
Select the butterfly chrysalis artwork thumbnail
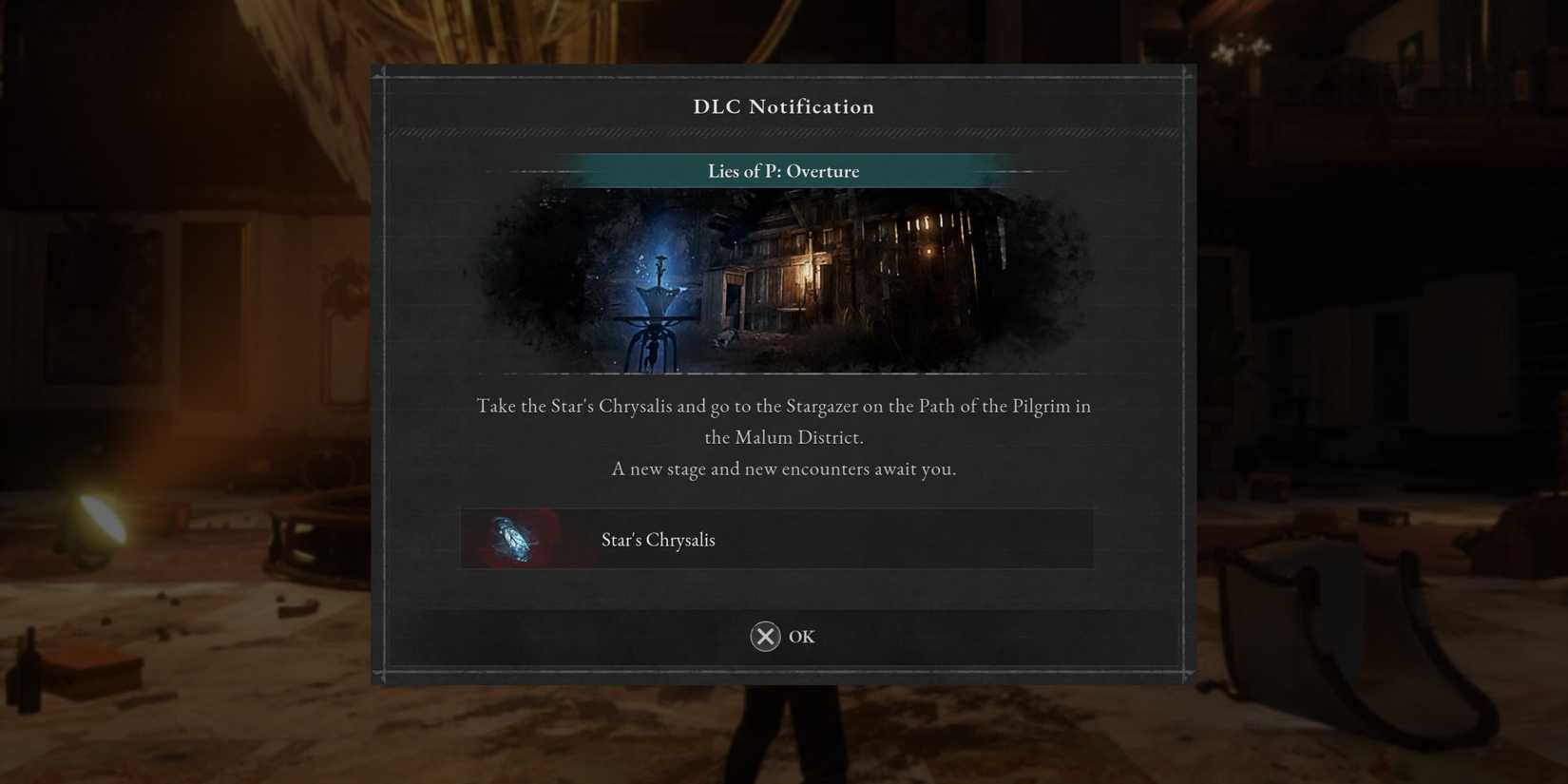coord(513,538)
